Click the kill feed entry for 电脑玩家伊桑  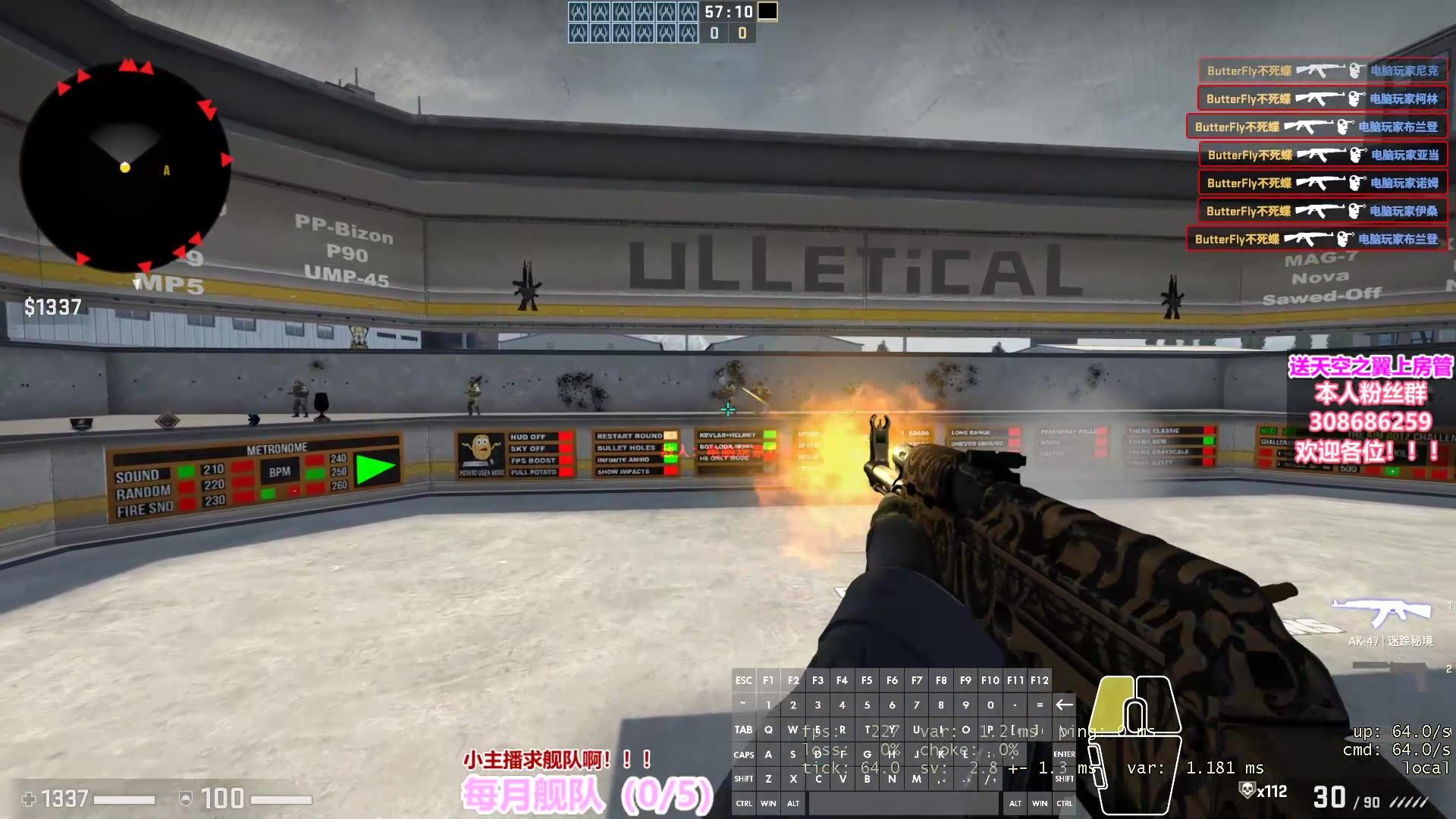point(1322,211)
